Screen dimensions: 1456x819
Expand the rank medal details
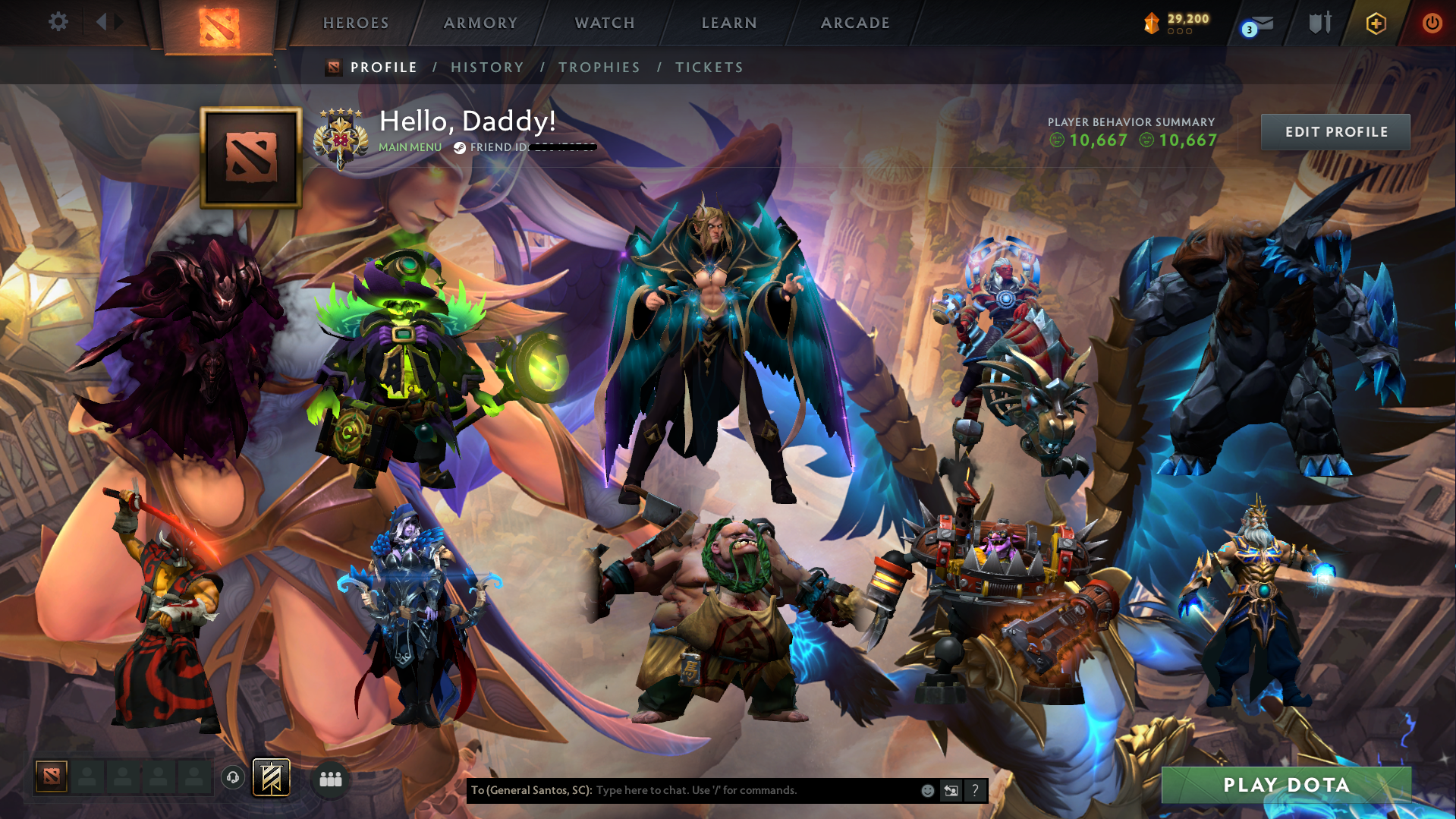[x=339, y=136]
